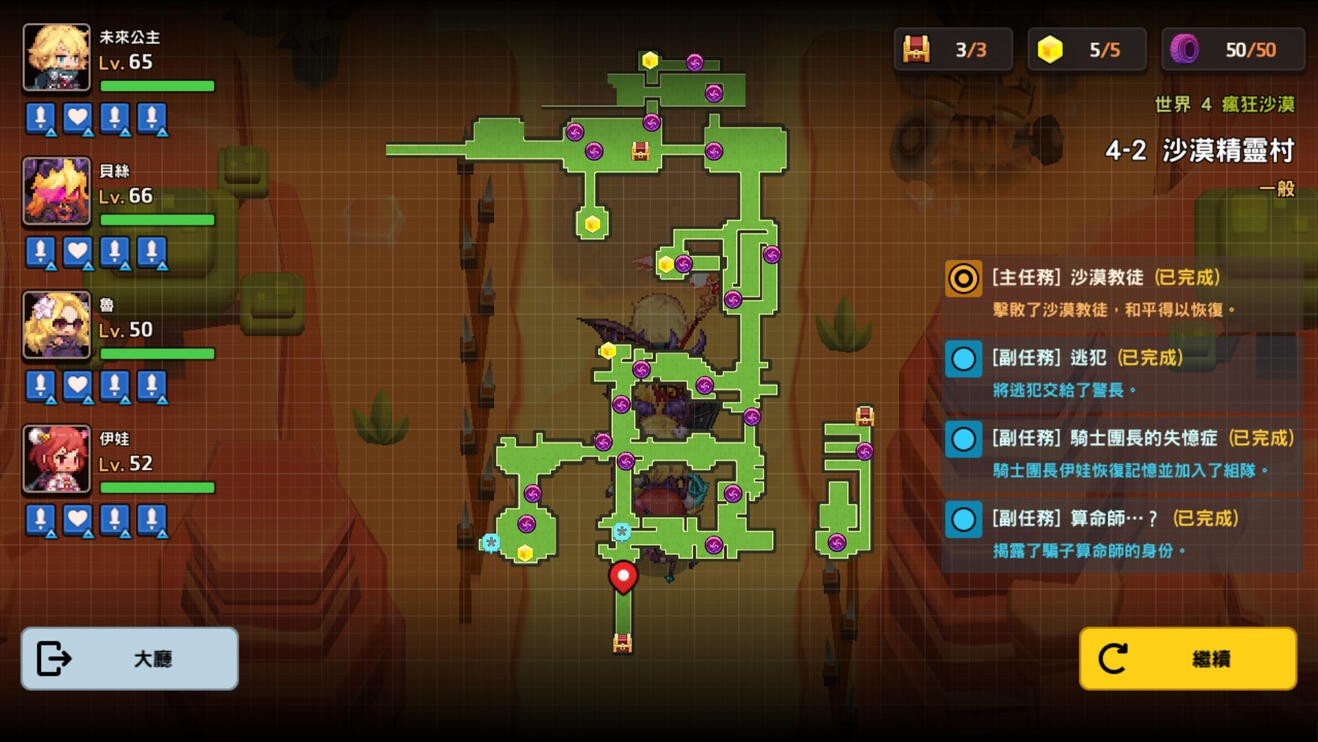Show the 騎士團長的失憶症 side quest entry
The image size is (1318, 742).
(x=1121, y=452)
